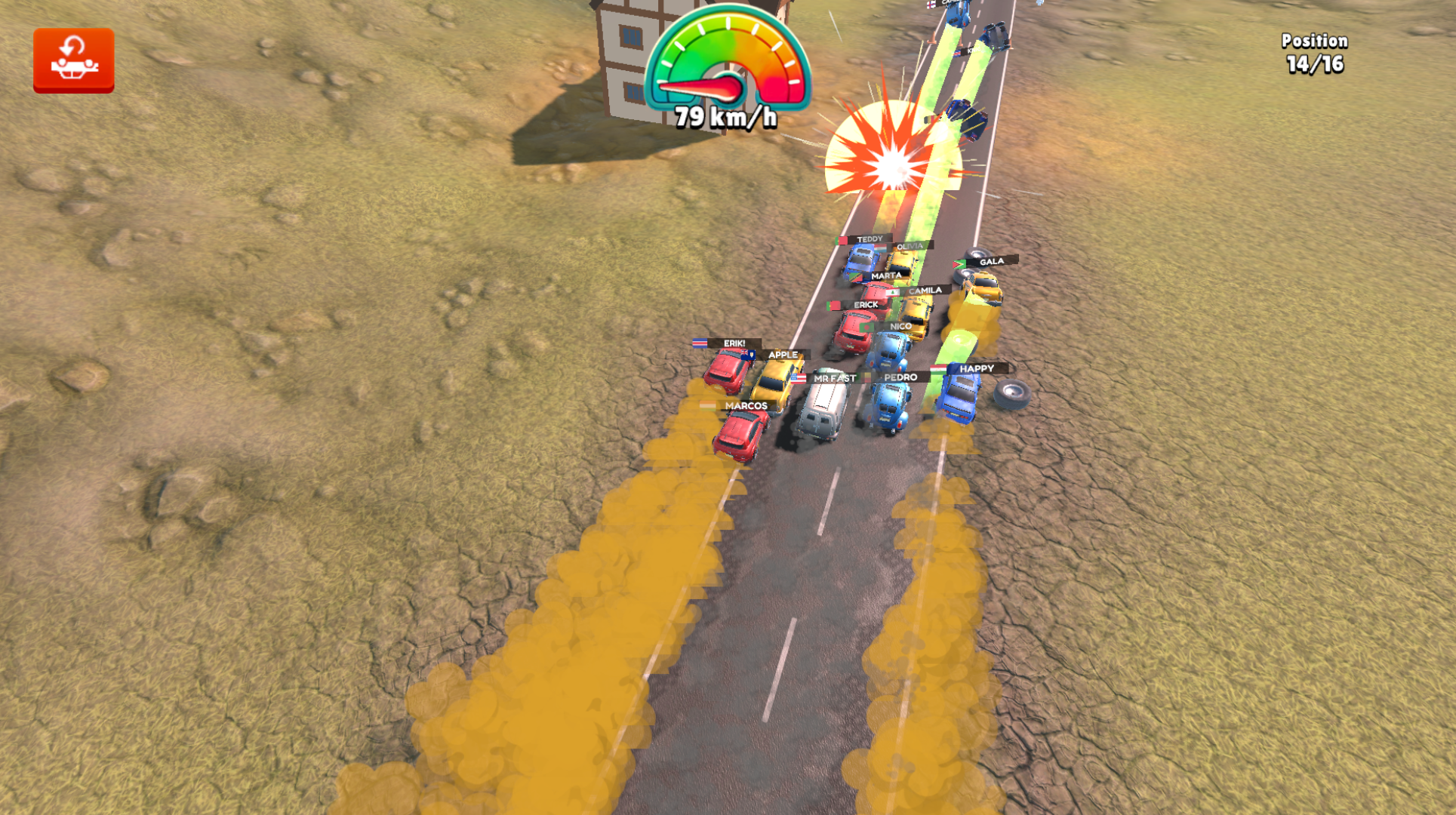Viewport: 1456px width, 815px height.
Task: Select the MR FAST label
Action: point(834,378)
